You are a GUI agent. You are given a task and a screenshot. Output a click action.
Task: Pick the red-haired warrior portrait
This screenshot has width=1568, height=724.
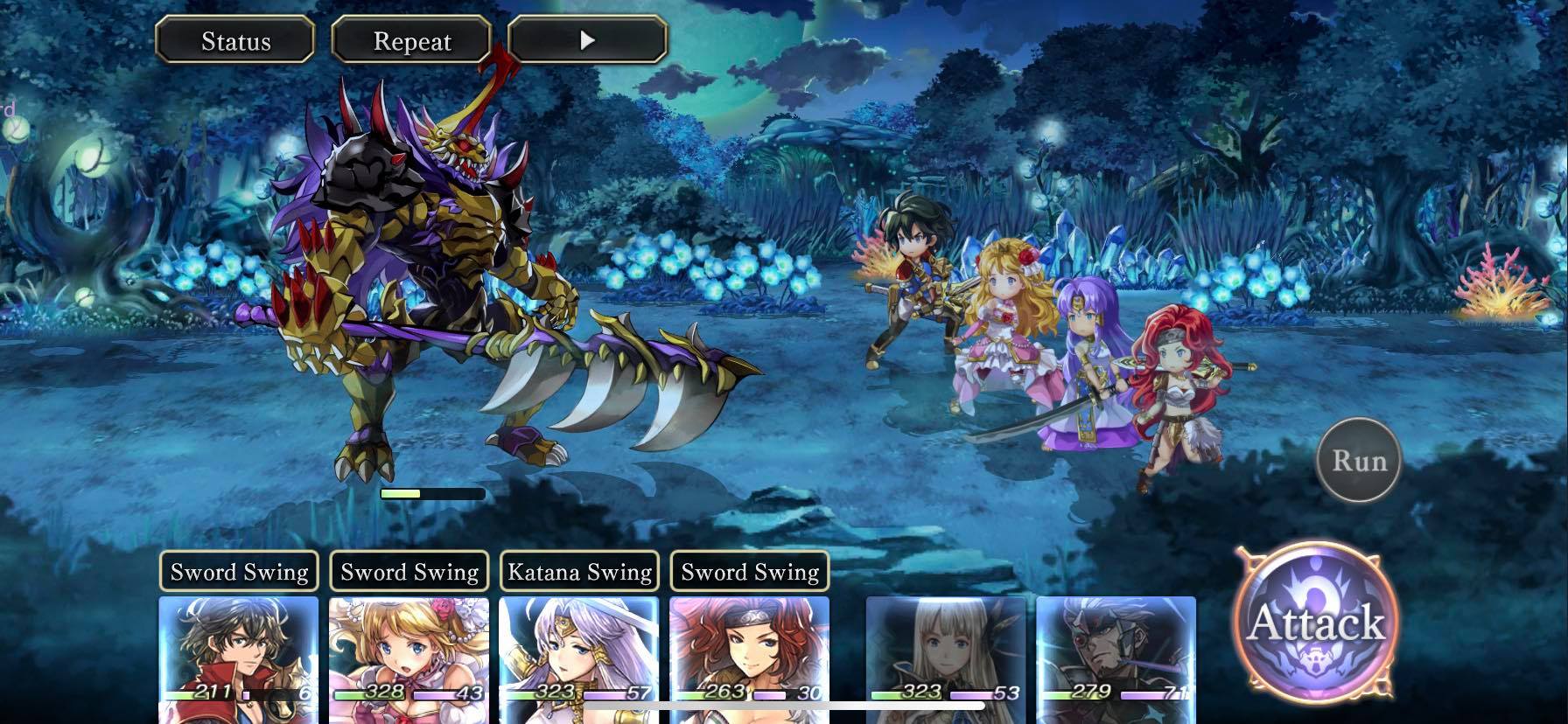[748, 651]
